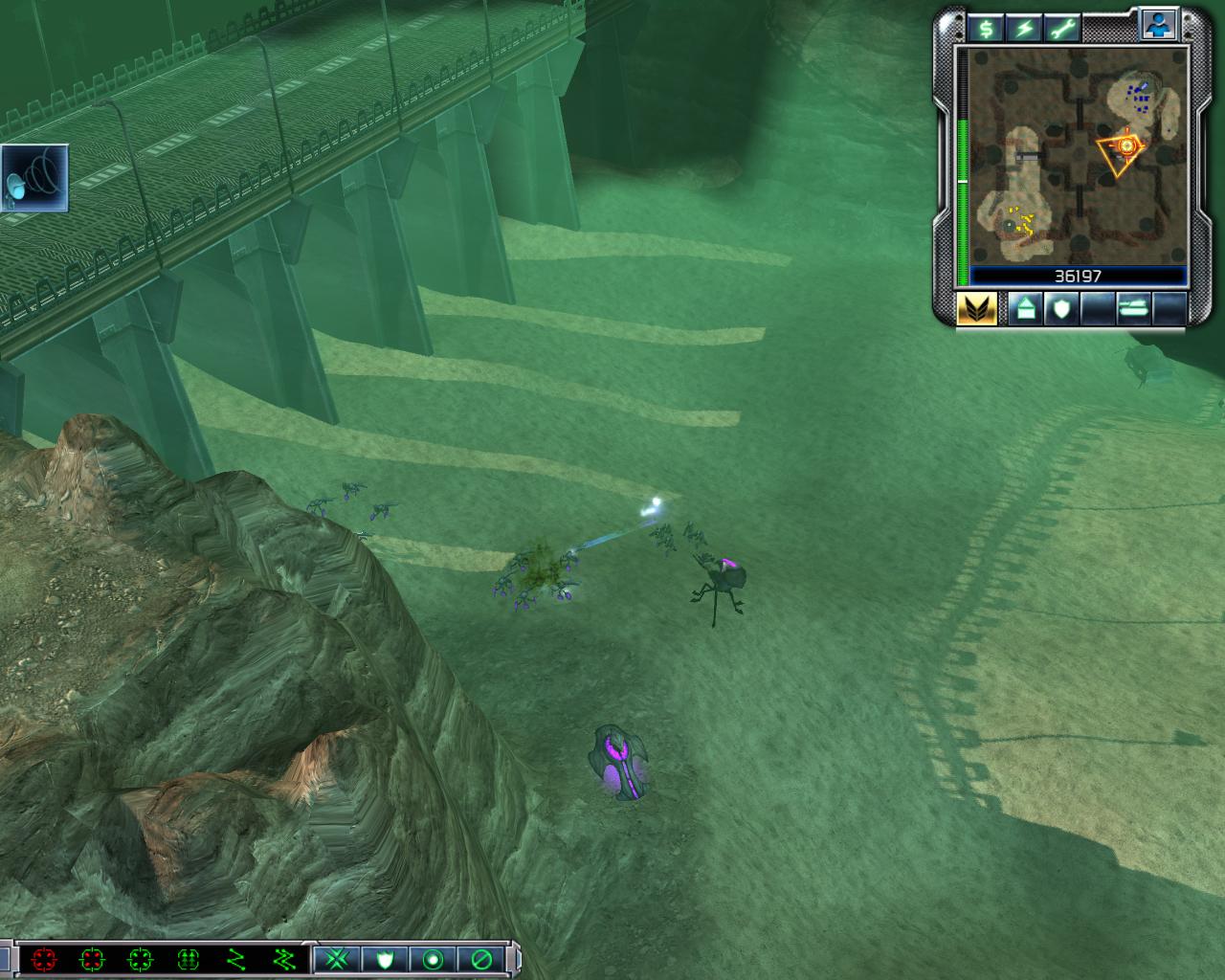Set guard stance with the shield button
This screenshot has height=980, width=1225.
click(384, 959)
